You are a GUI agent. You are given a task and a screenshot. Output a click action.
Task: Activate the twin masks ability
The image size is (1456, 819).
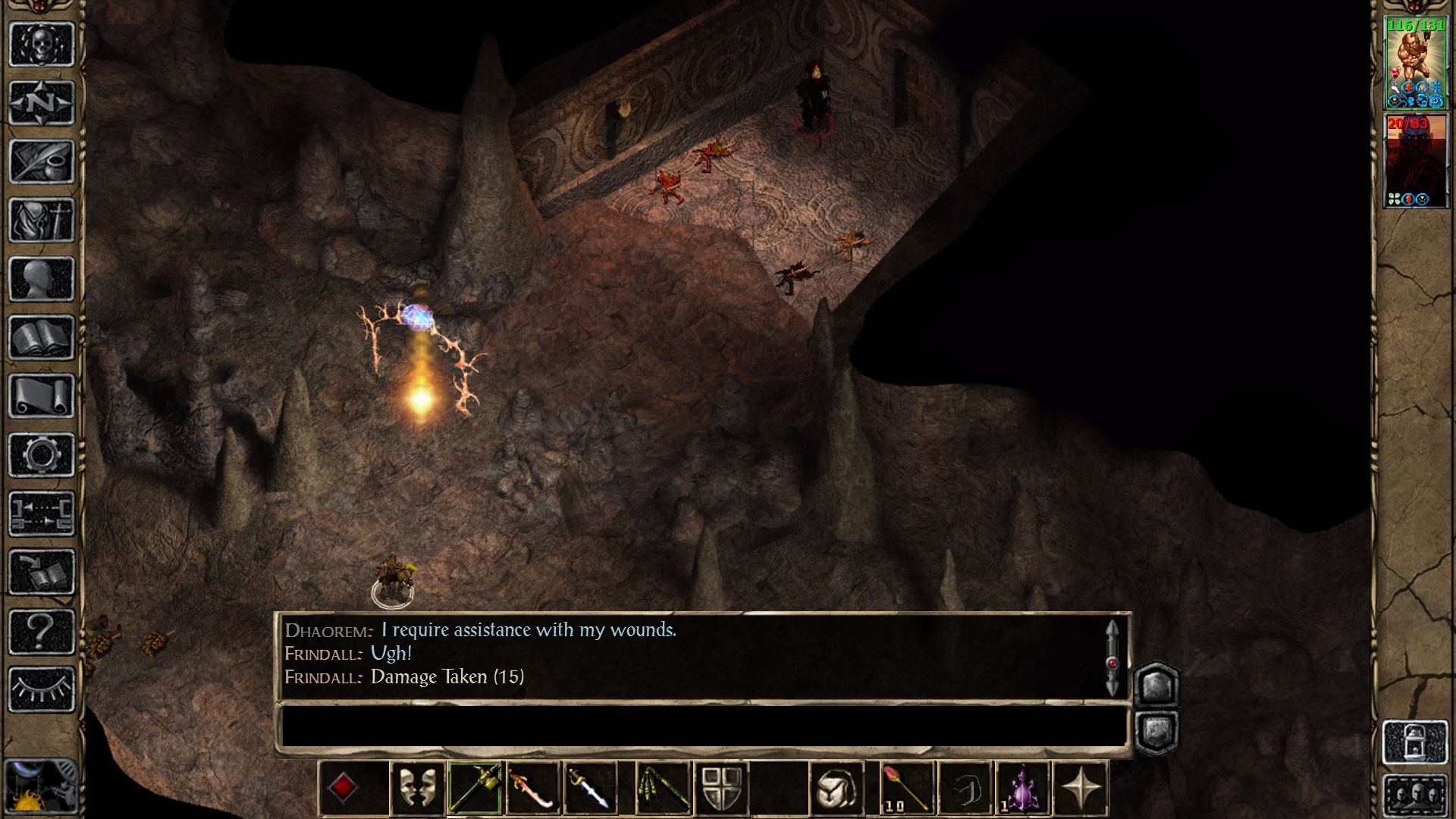point(416,788)
